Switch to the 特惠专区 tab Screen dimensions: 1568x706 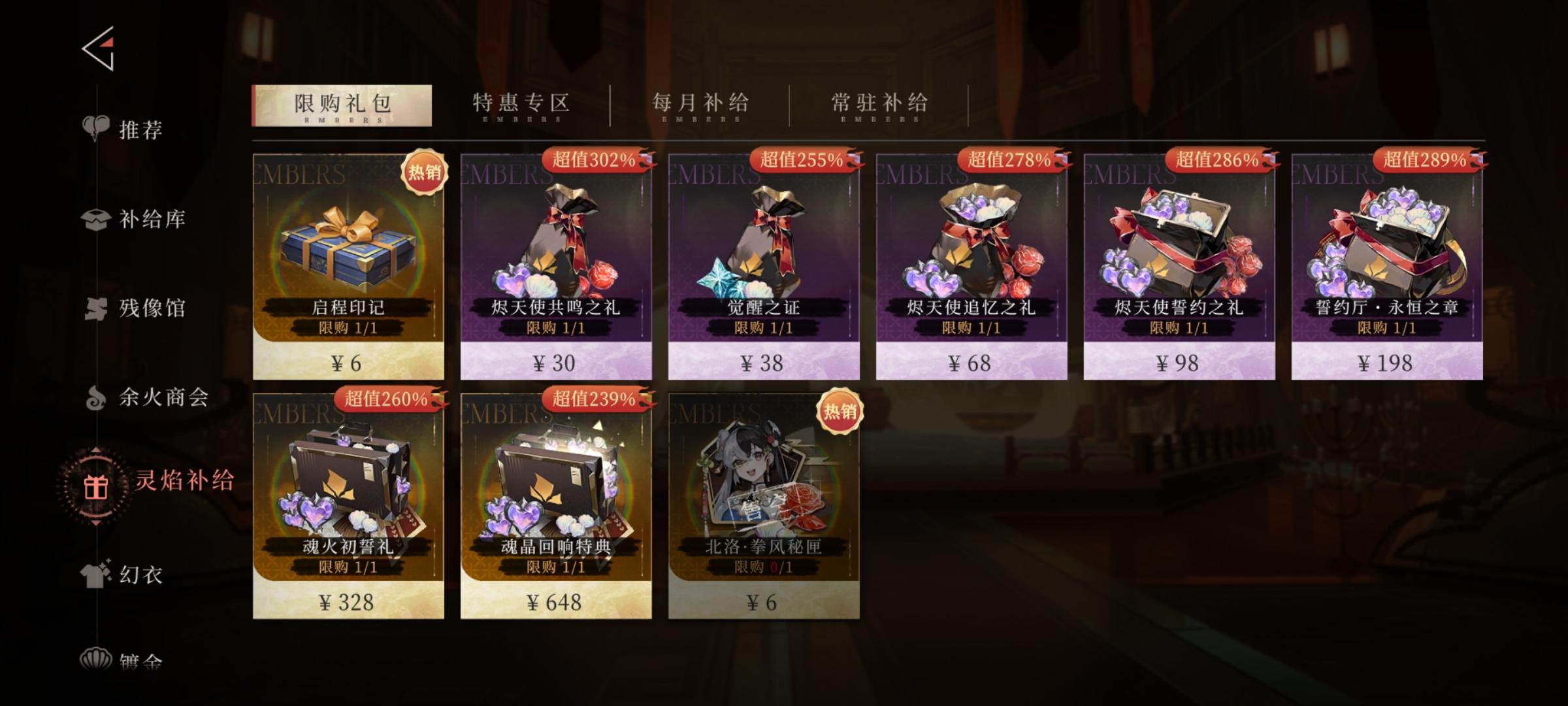(x=519, y=103)
